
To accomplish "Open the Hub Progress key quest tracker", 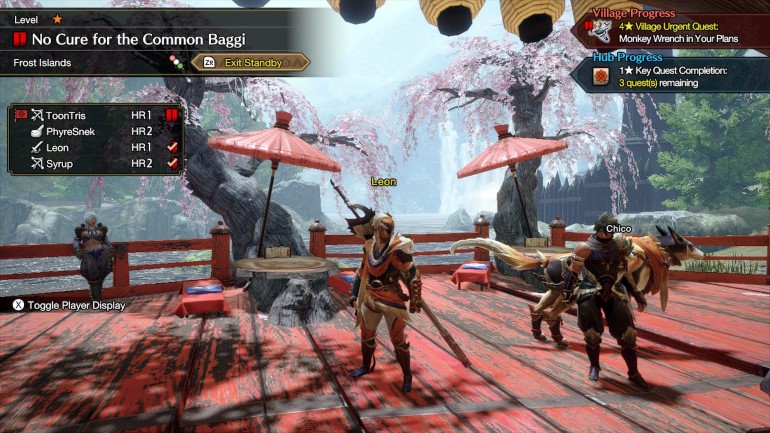I will 670,74.
